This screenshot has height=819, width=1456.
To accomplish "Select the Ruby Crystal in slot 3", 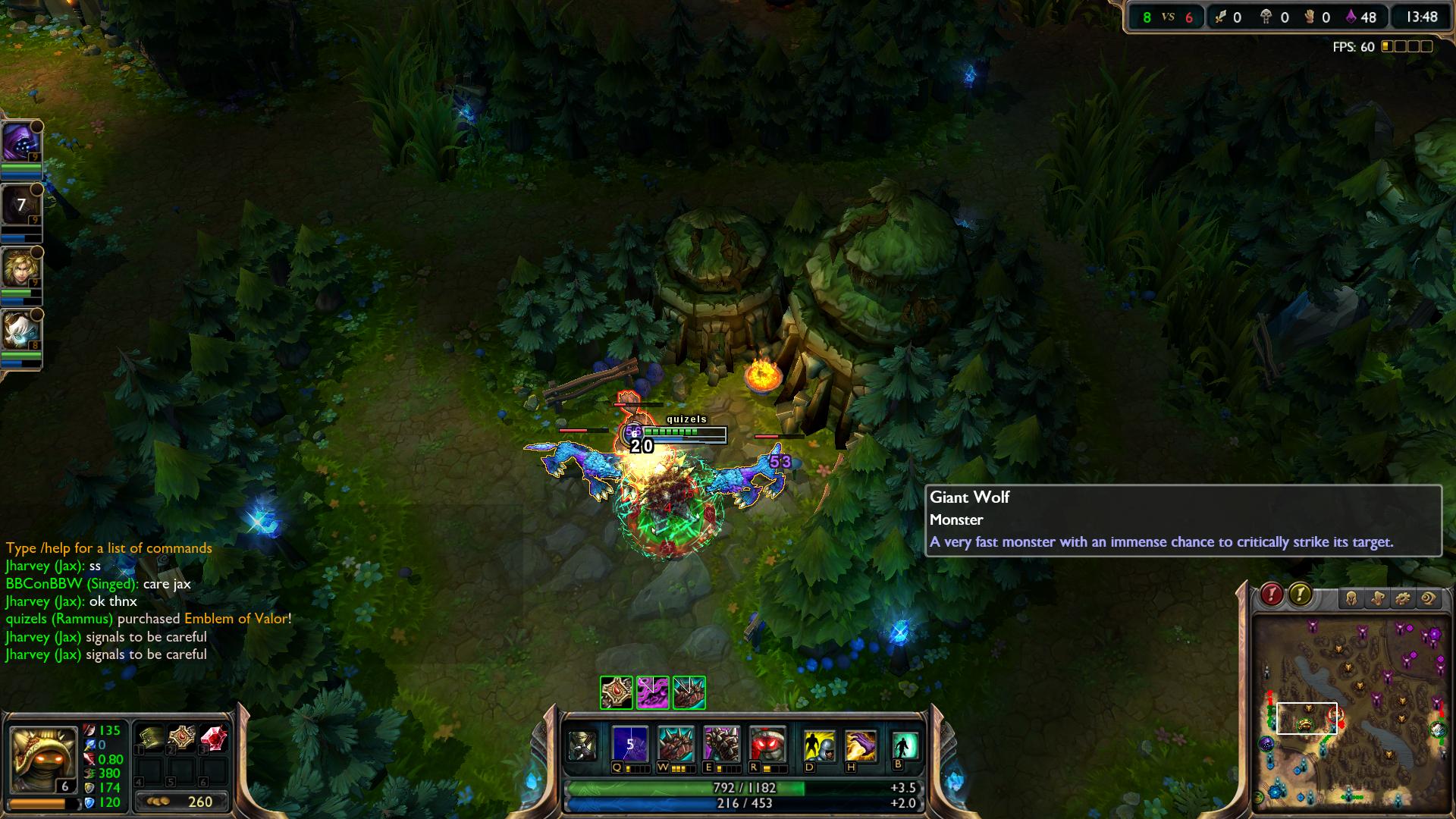I will [213, 738].
